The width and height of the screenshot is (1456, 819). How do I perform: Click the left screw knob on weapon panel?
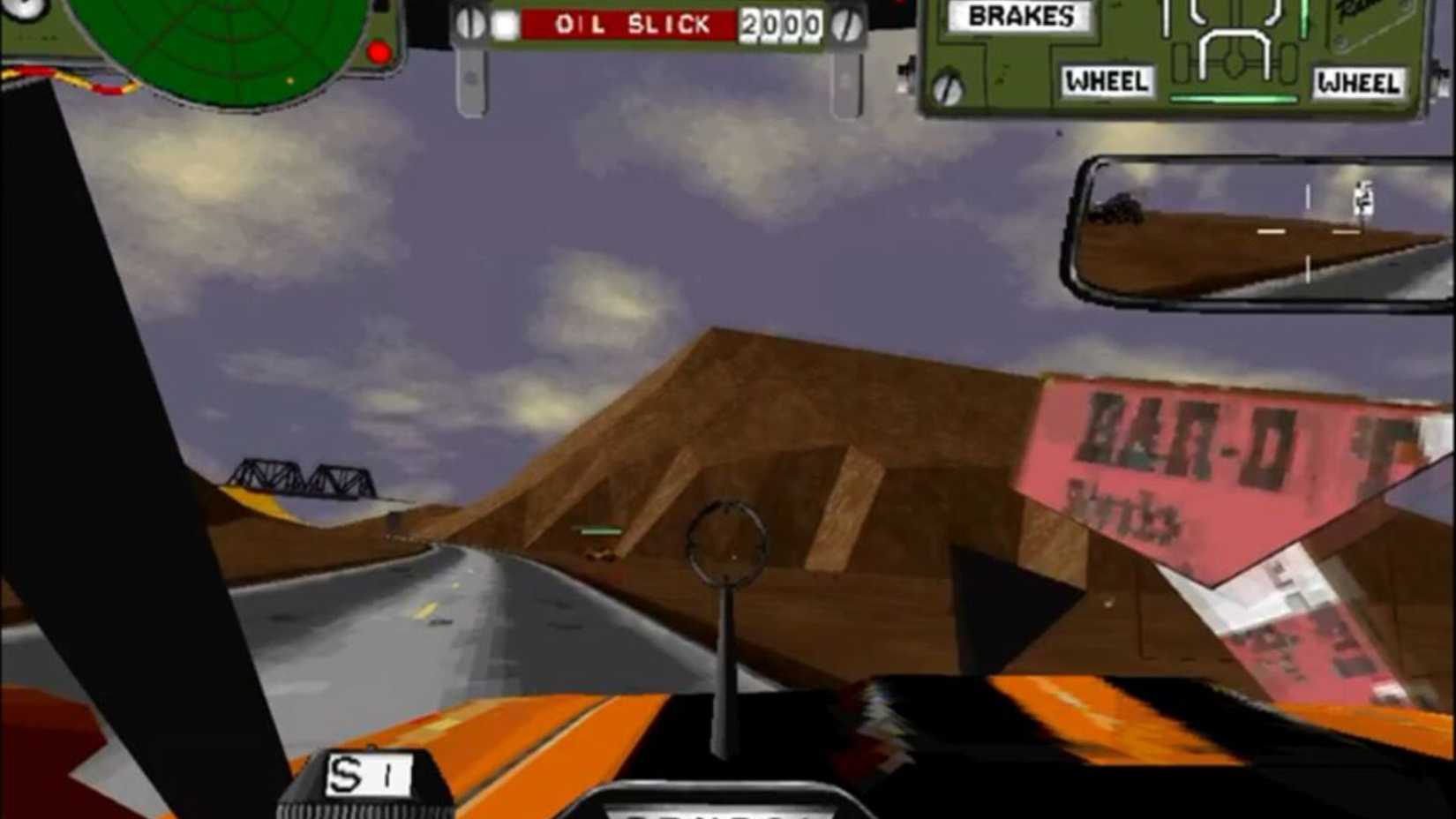click(x=469, y=22)
